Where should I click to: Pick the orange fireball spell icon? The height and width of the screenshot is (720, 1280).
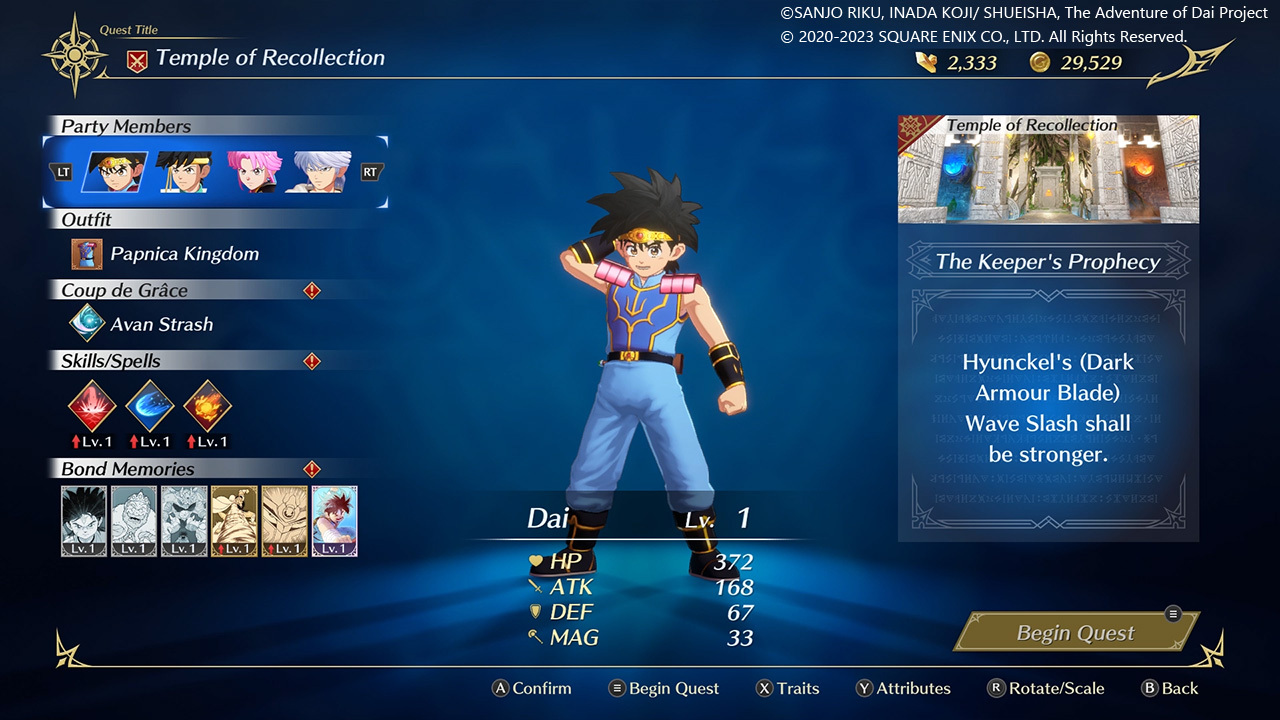pos(208,405)
